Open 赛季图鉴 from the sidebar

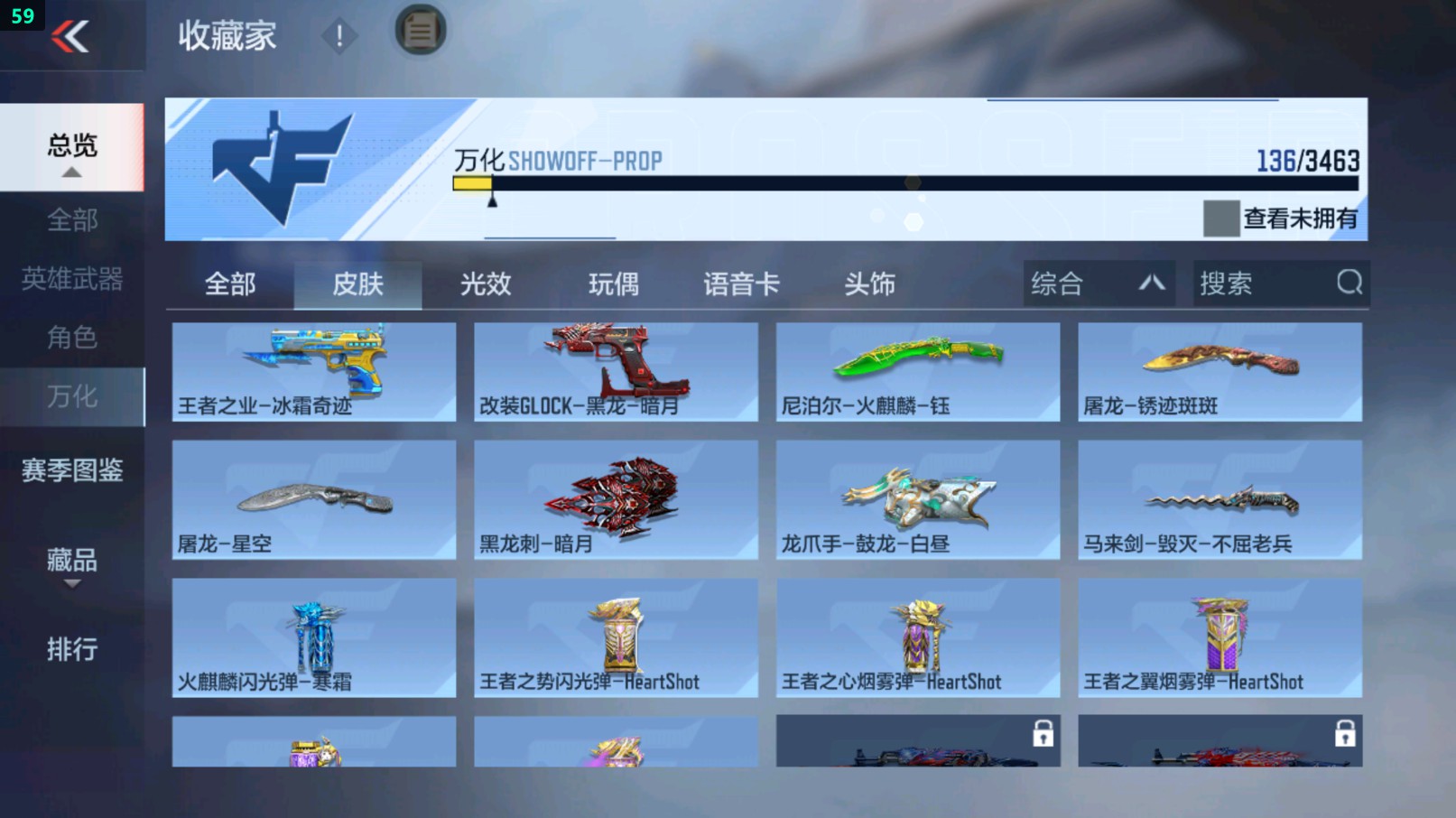[x=72, y=470]
